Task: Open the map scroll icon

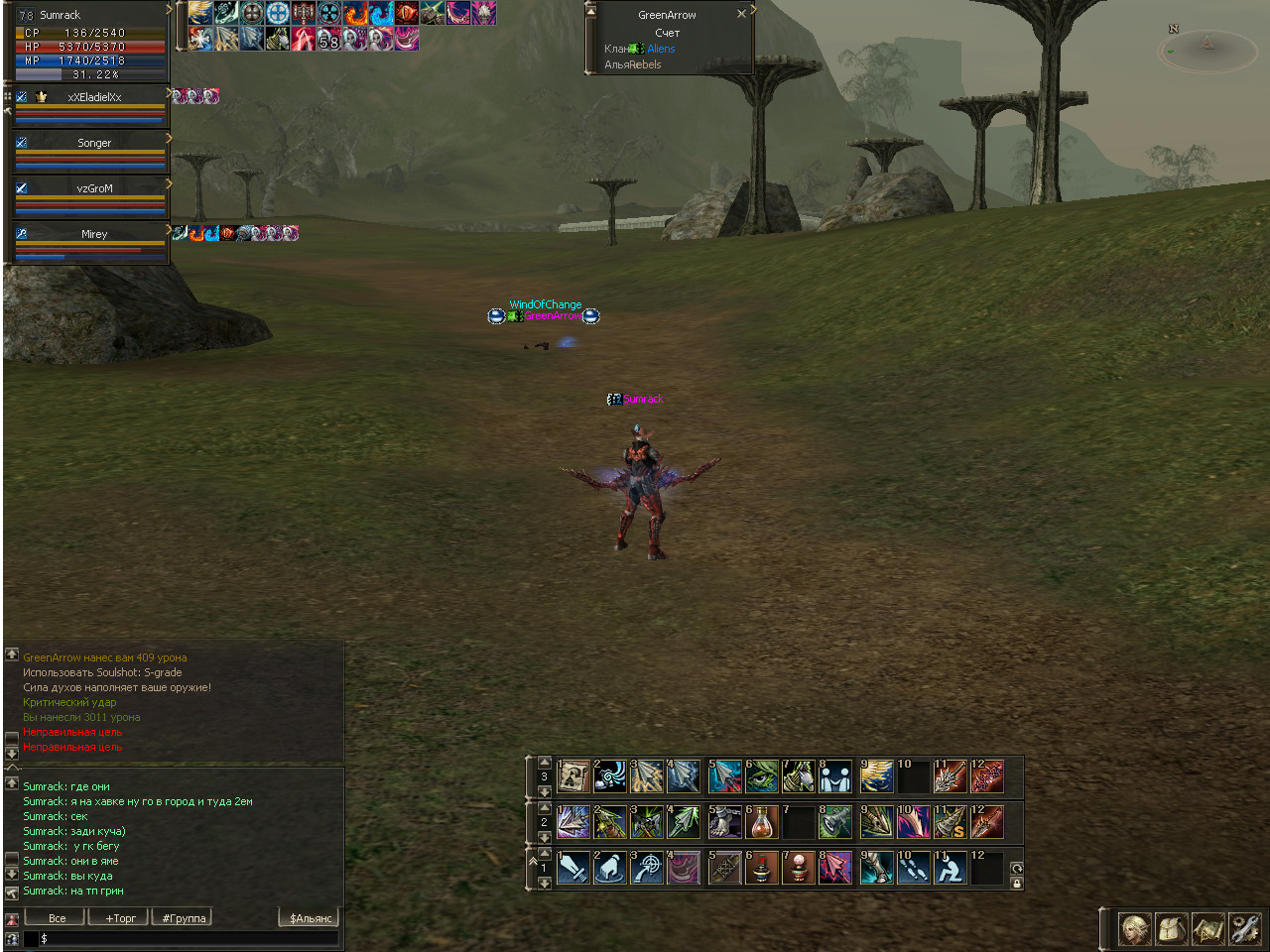Action: (1207, 929)
